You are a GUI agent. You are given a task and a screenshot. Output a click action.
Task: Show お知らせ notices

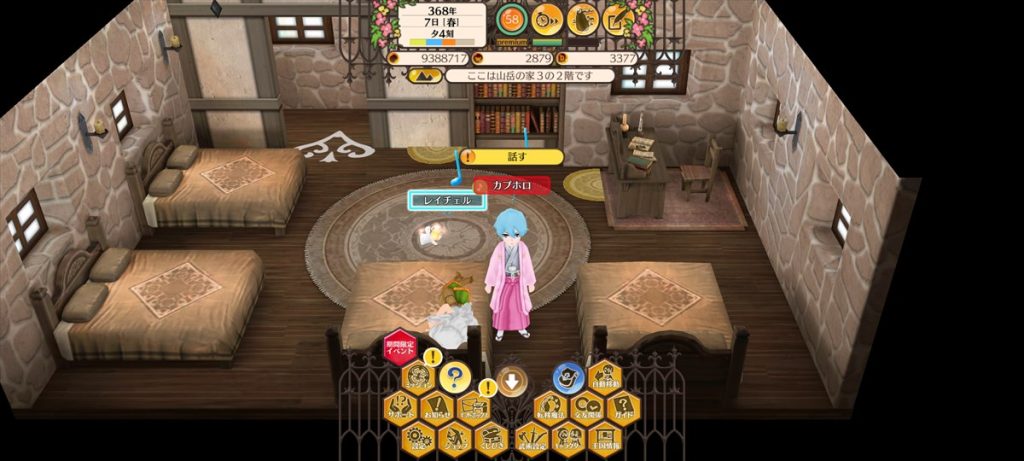pyautogui.click(x=437, y=408)
